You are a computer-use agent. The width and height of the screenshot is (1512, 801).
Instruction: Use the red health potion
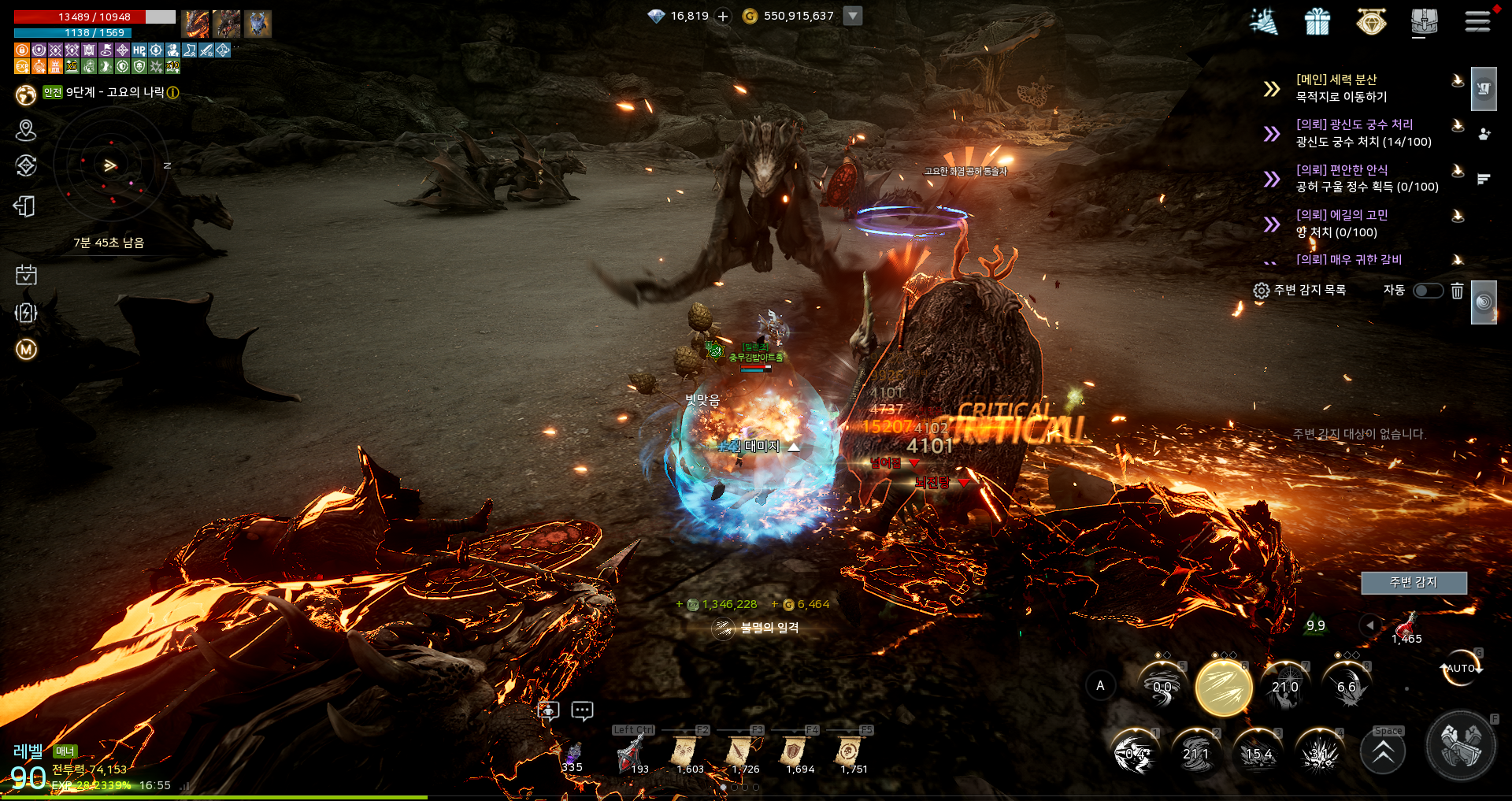pos(1406,627)
